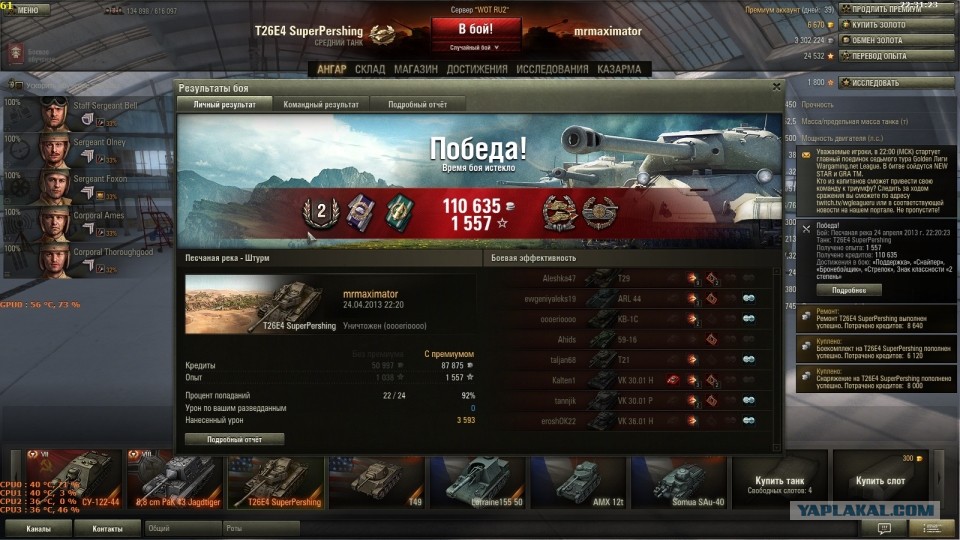Select the Личный результат tab
Viewport: 960px width, 540px height.
(x=224, y=104)
